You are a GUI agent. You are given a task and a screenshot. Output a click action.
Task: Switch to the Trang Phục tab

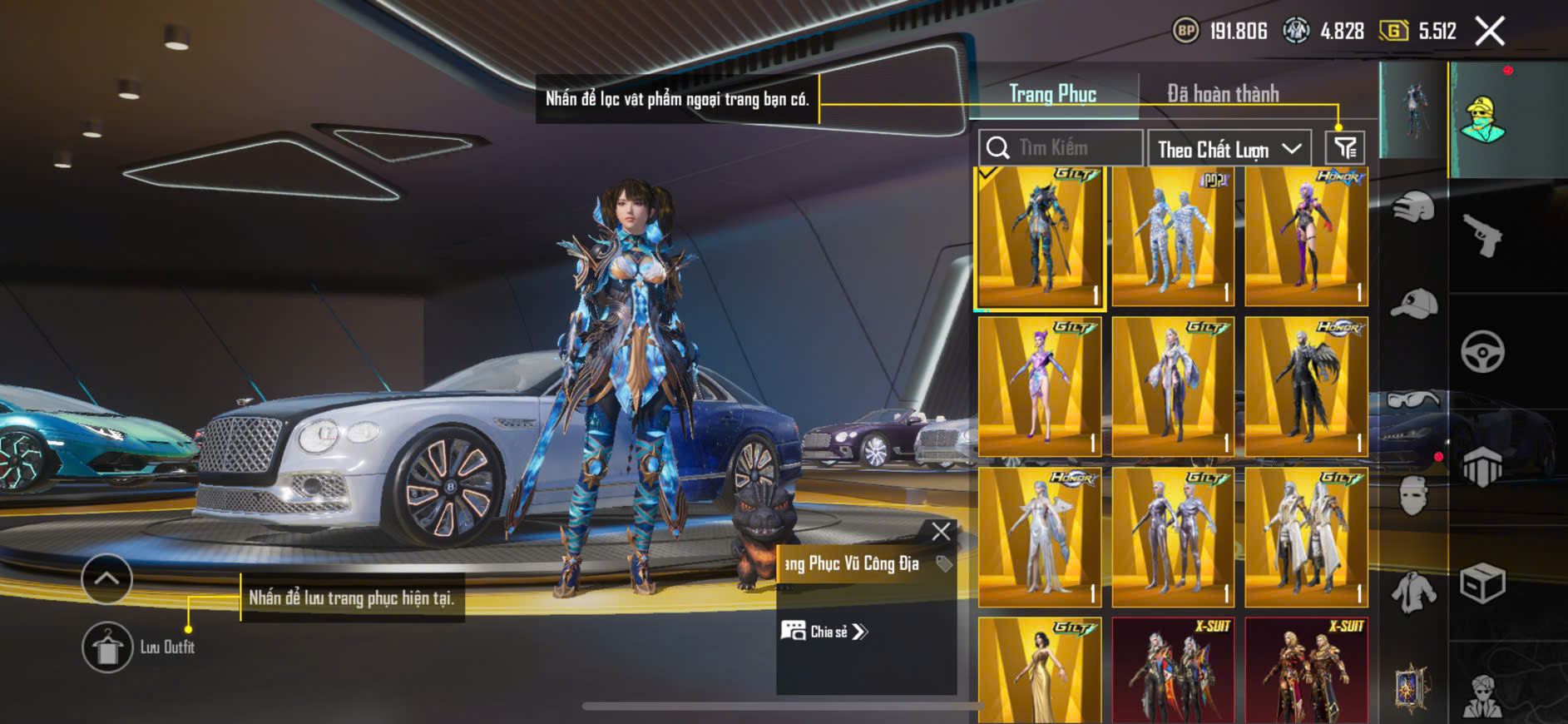[1052, 94]
